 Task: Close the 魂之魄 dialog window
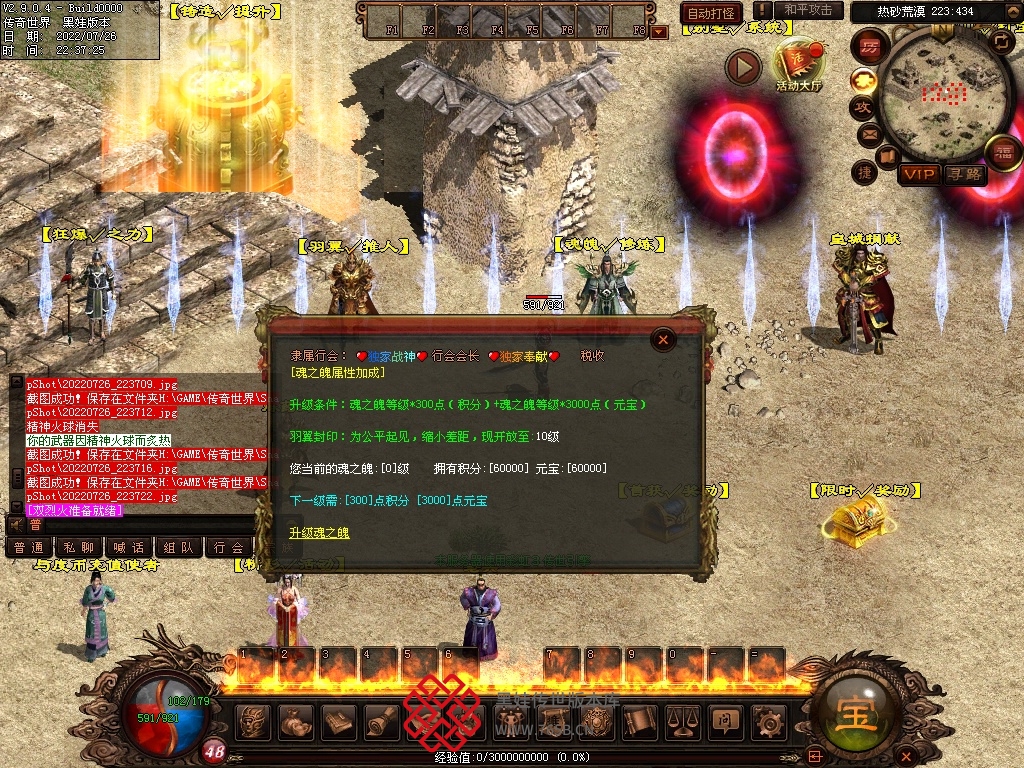pyautogui.click(x=662, y=341)
